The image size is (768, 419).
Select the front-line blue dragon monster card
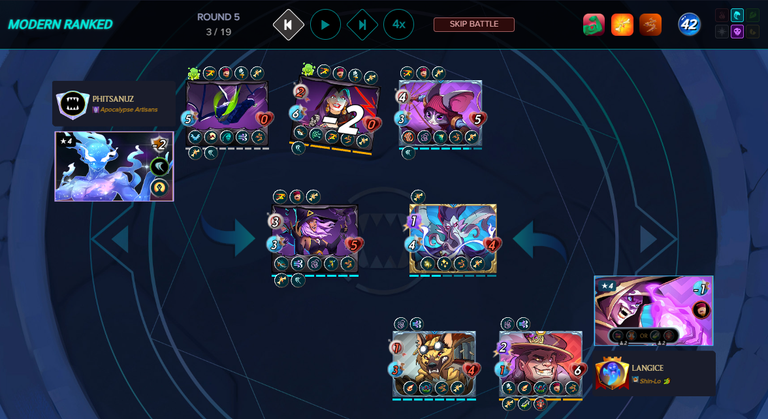[x=452, y=237]
